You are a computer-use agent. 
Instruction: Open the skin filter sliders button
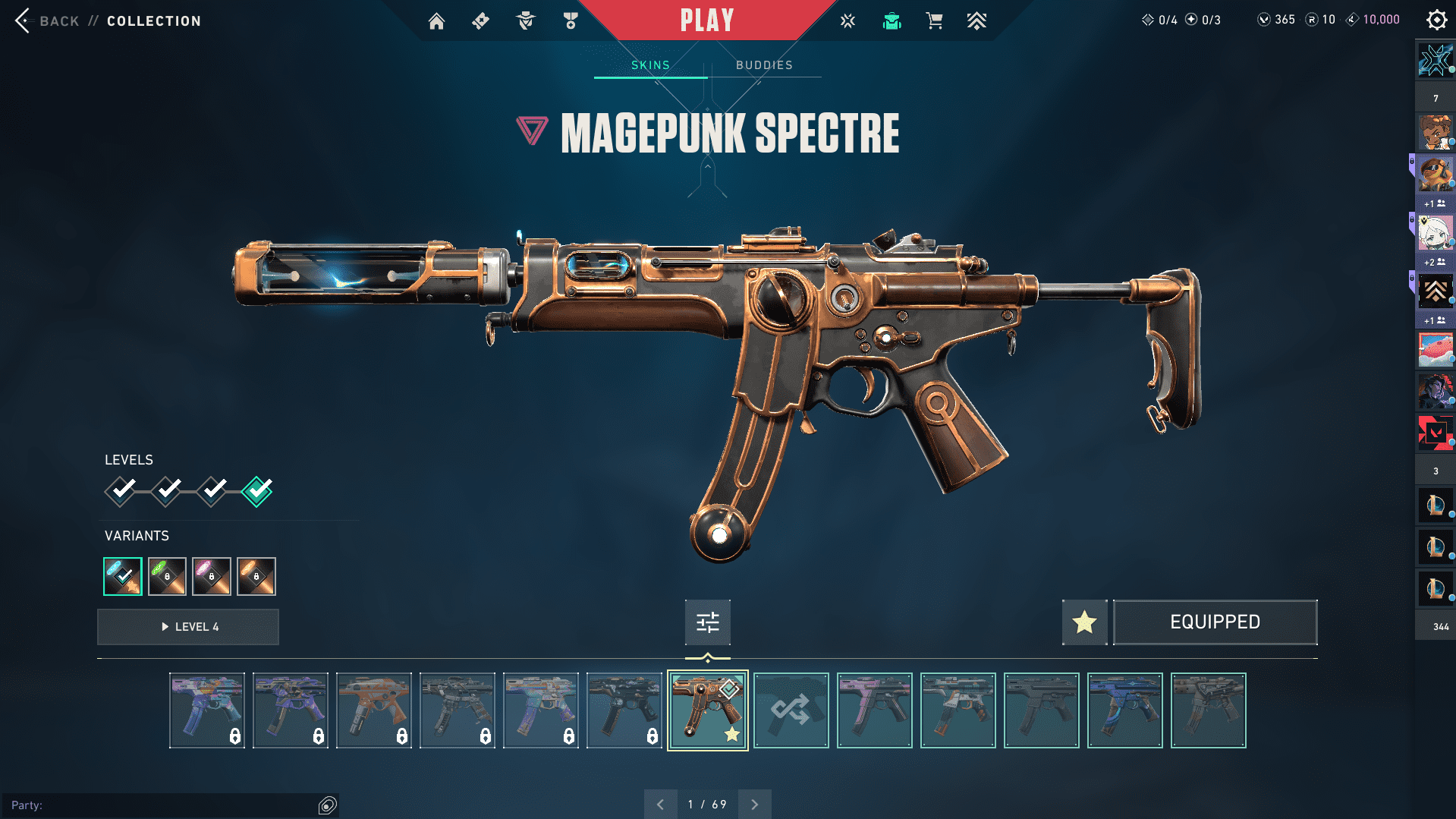707,622
